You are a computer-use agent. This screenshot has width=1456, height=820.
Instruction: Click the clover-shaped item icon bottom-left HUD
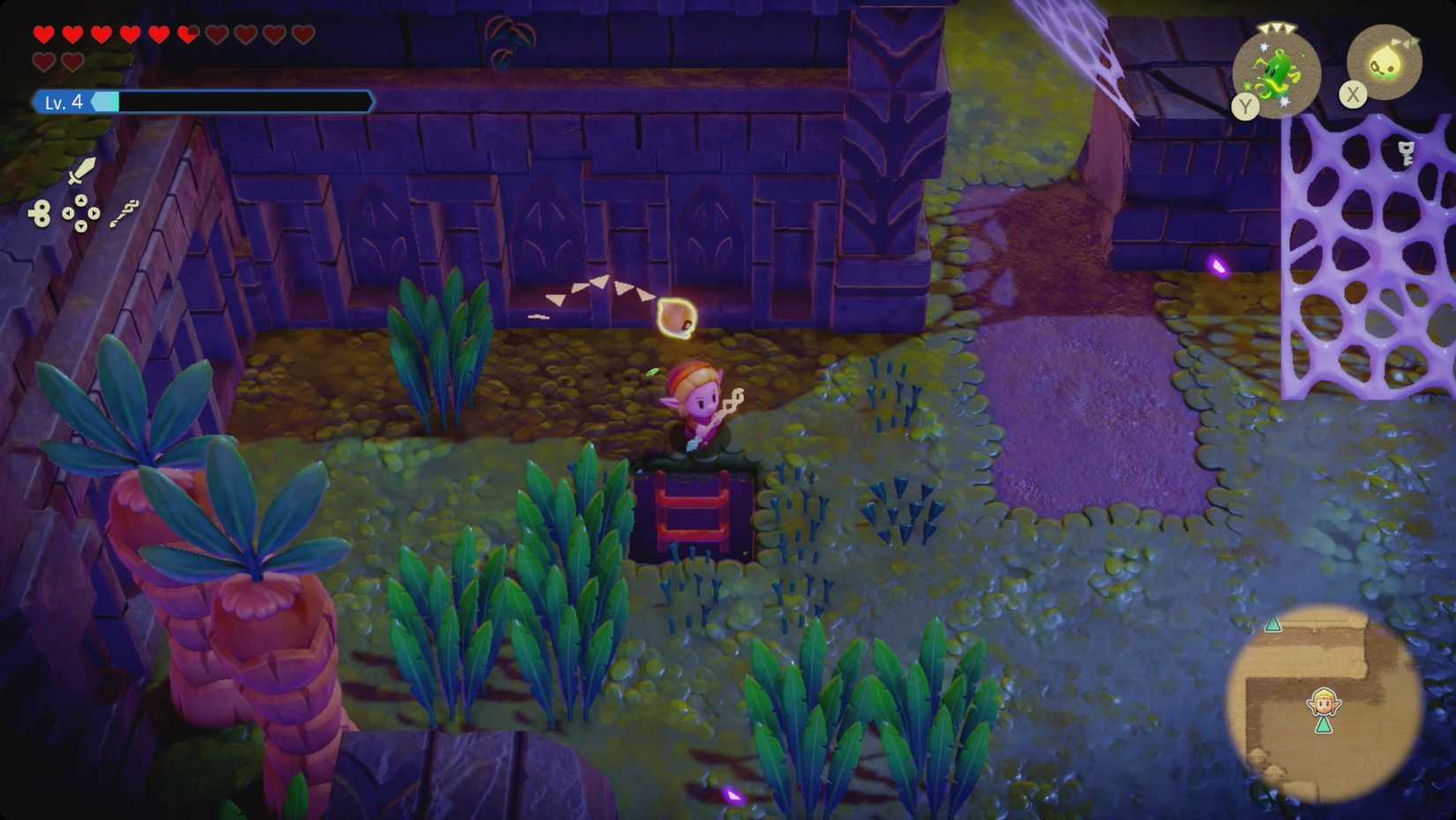(41, 213)
